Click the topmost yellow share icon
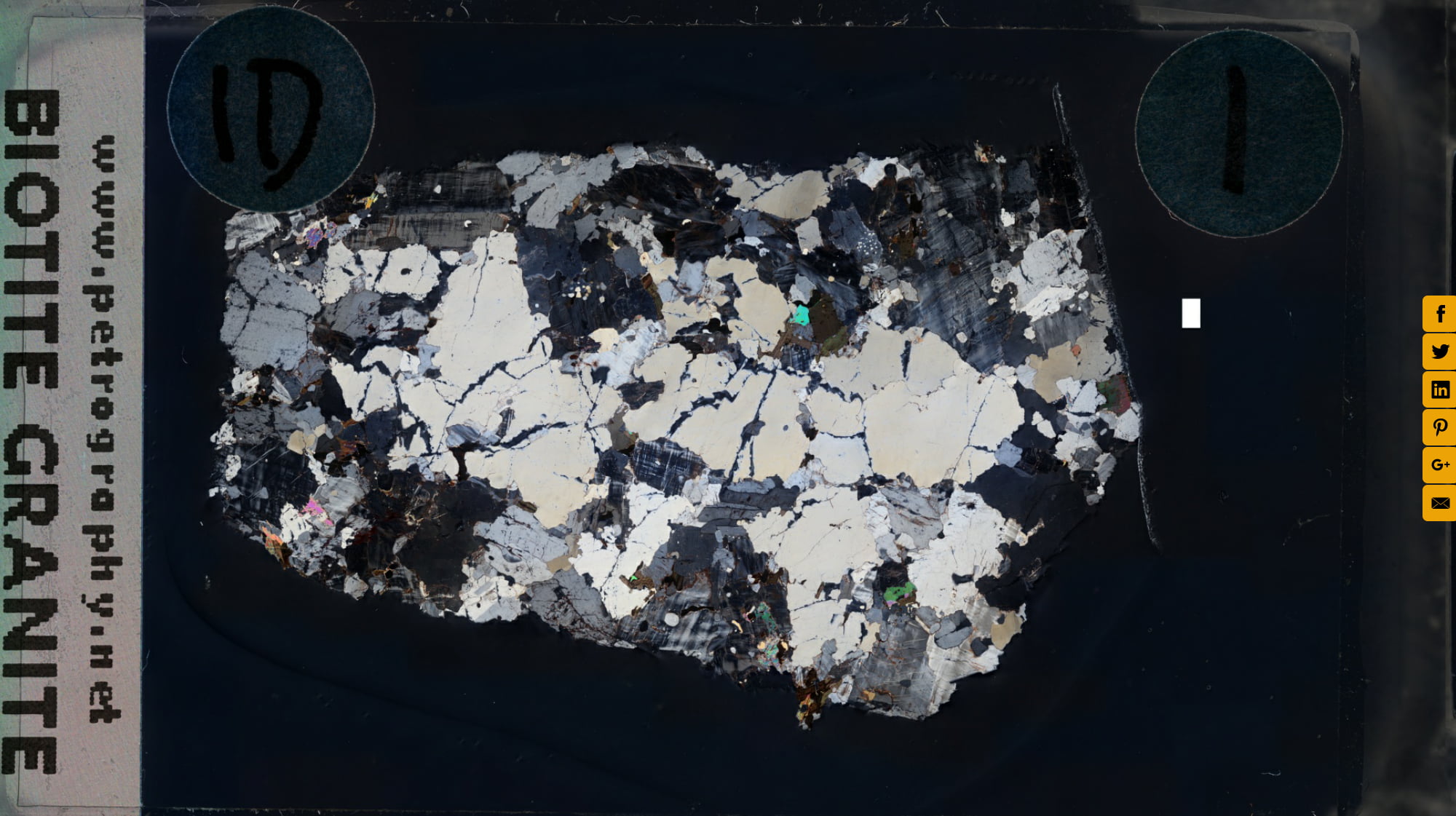The width and height of the screenshot is (1456, 816). [x=1441, y=314]
